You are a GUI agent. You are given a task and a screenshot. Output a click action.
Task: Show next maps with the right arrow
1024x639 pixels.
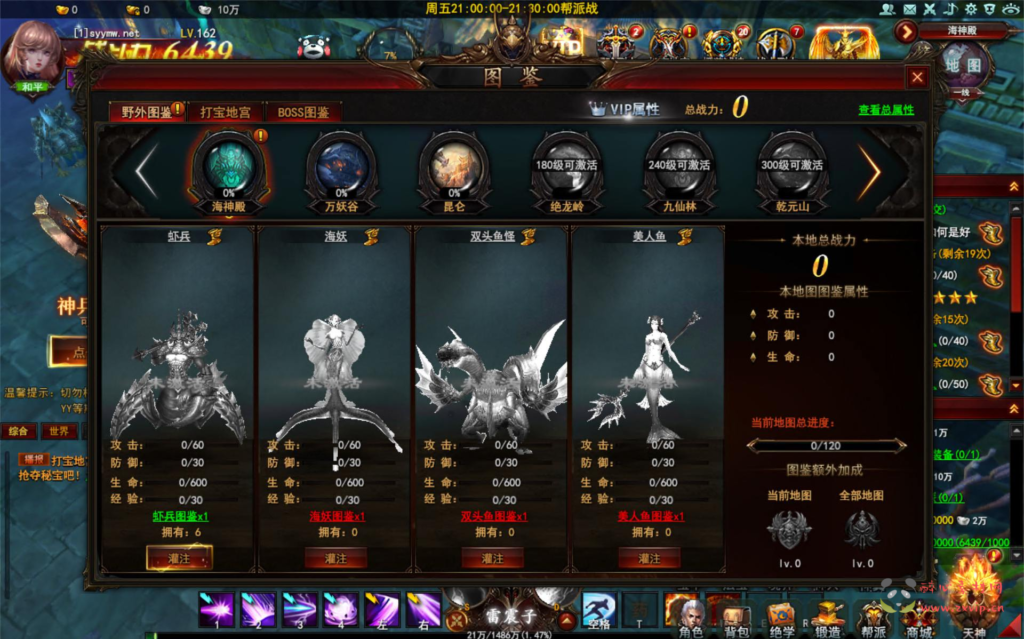point(870,171)
